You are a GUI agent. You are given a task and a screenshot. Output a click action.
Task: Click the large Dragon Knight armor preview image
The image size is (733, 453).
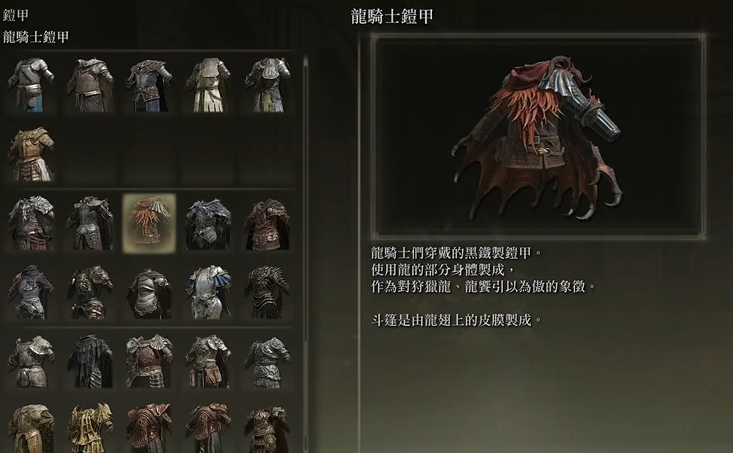540,136
